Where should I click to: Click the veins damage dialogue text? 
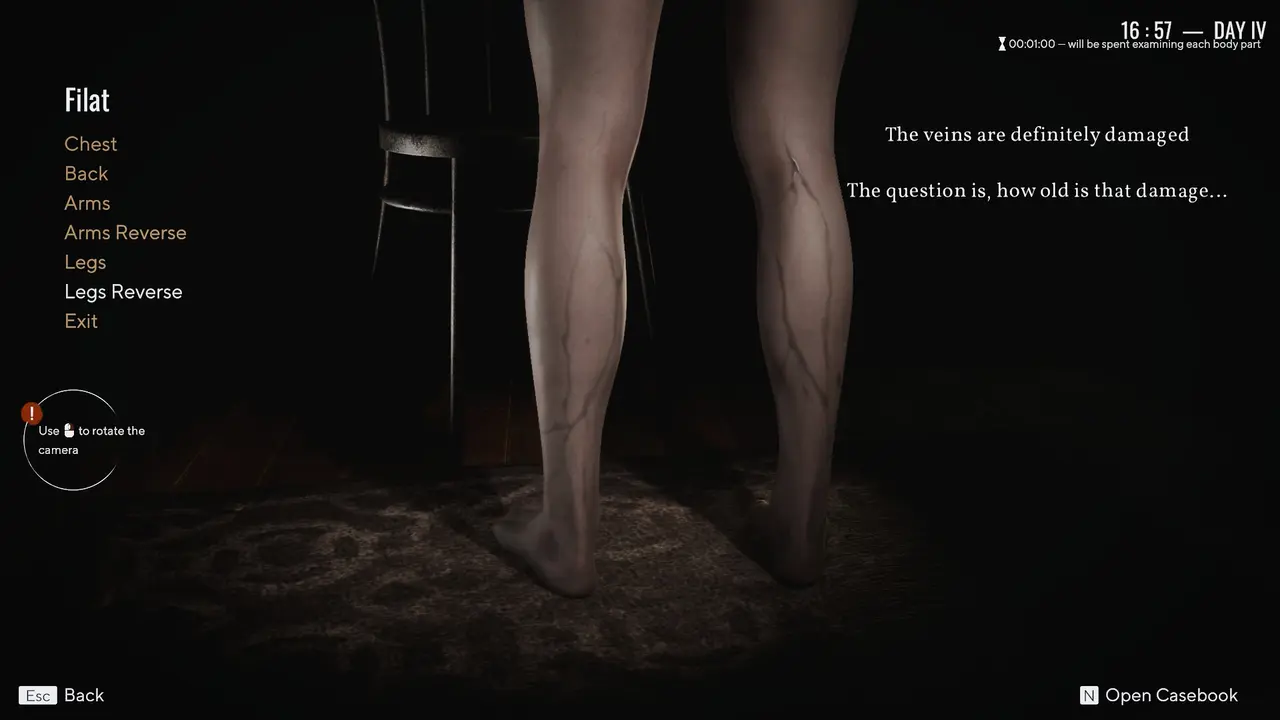(x=1037, y=134)
